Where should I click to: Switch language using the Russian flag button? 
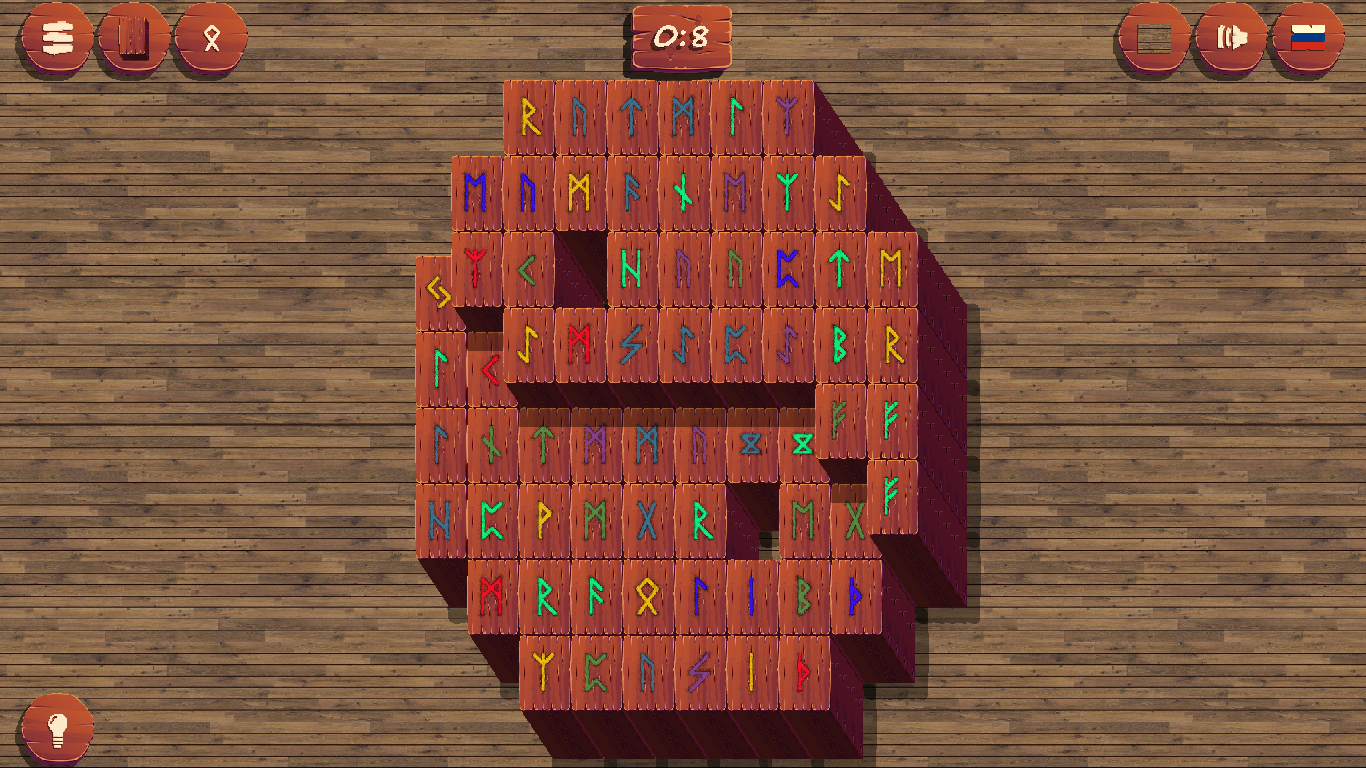coord(1310,37)
